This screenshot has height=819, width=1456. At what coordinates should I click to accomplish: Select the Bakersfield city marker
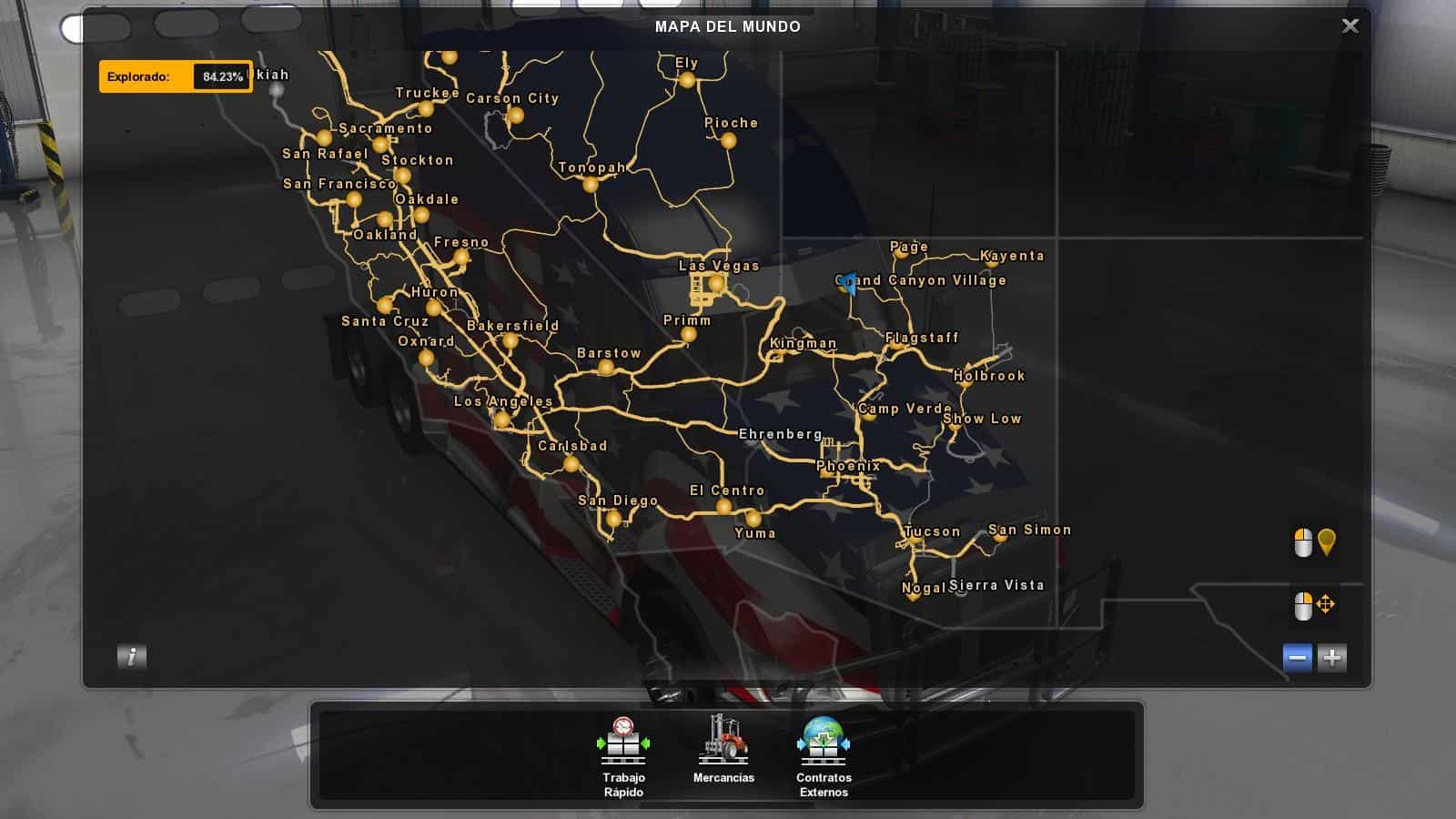click(x=511, y=341)
